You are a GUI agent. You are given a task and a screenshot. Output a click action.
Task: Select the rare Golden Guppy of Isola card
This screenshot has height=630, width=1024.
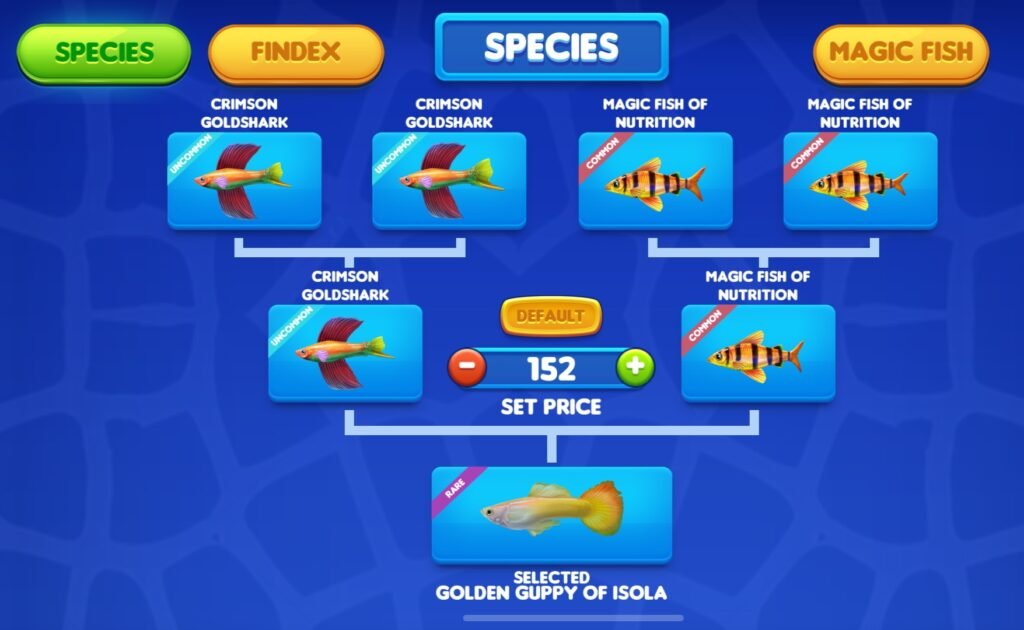coord(551,514)
